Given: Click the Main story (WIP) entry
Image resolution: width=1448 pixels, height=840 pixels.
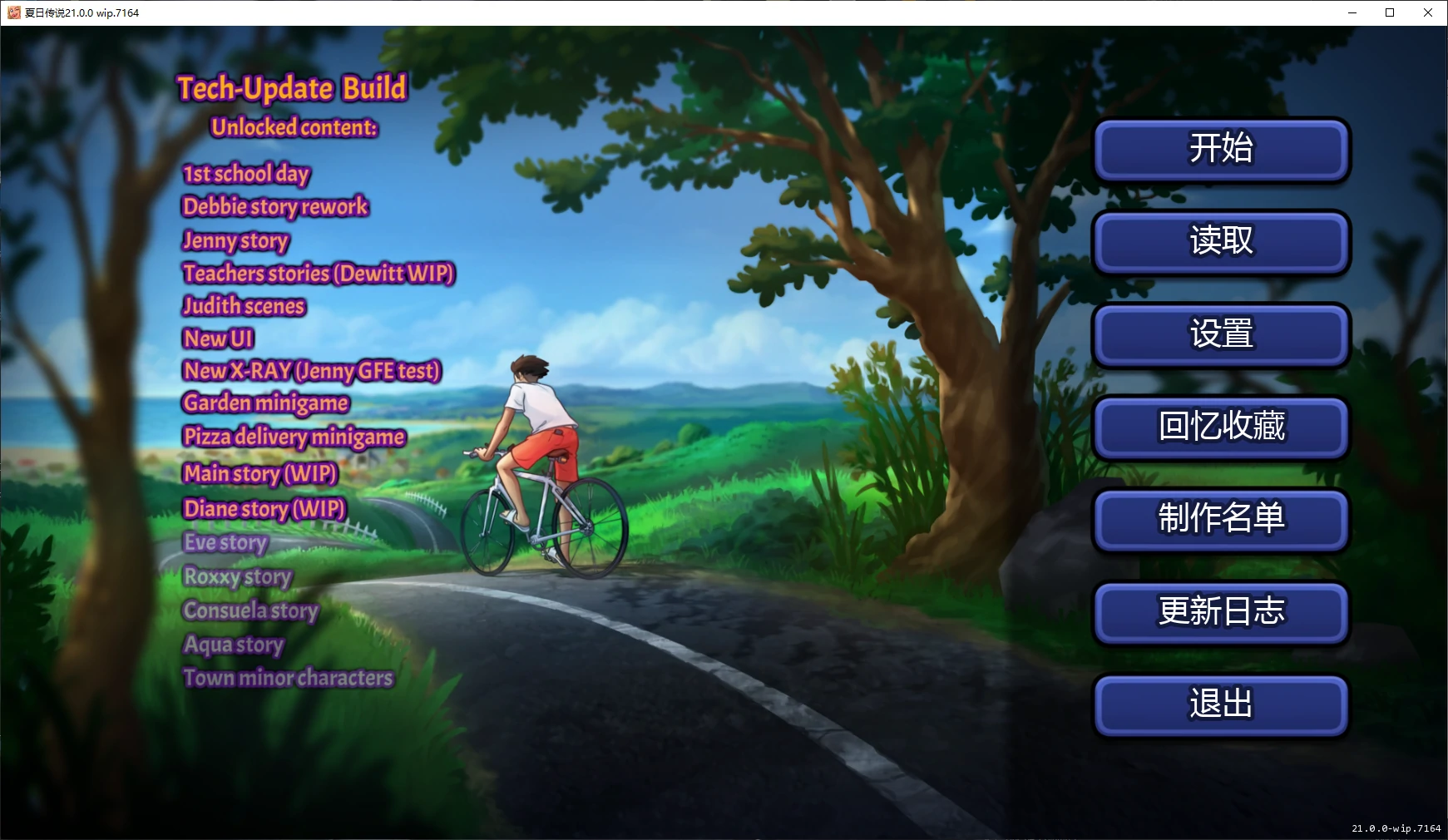Looking at the screenshot, I should [x=259, y=473].
